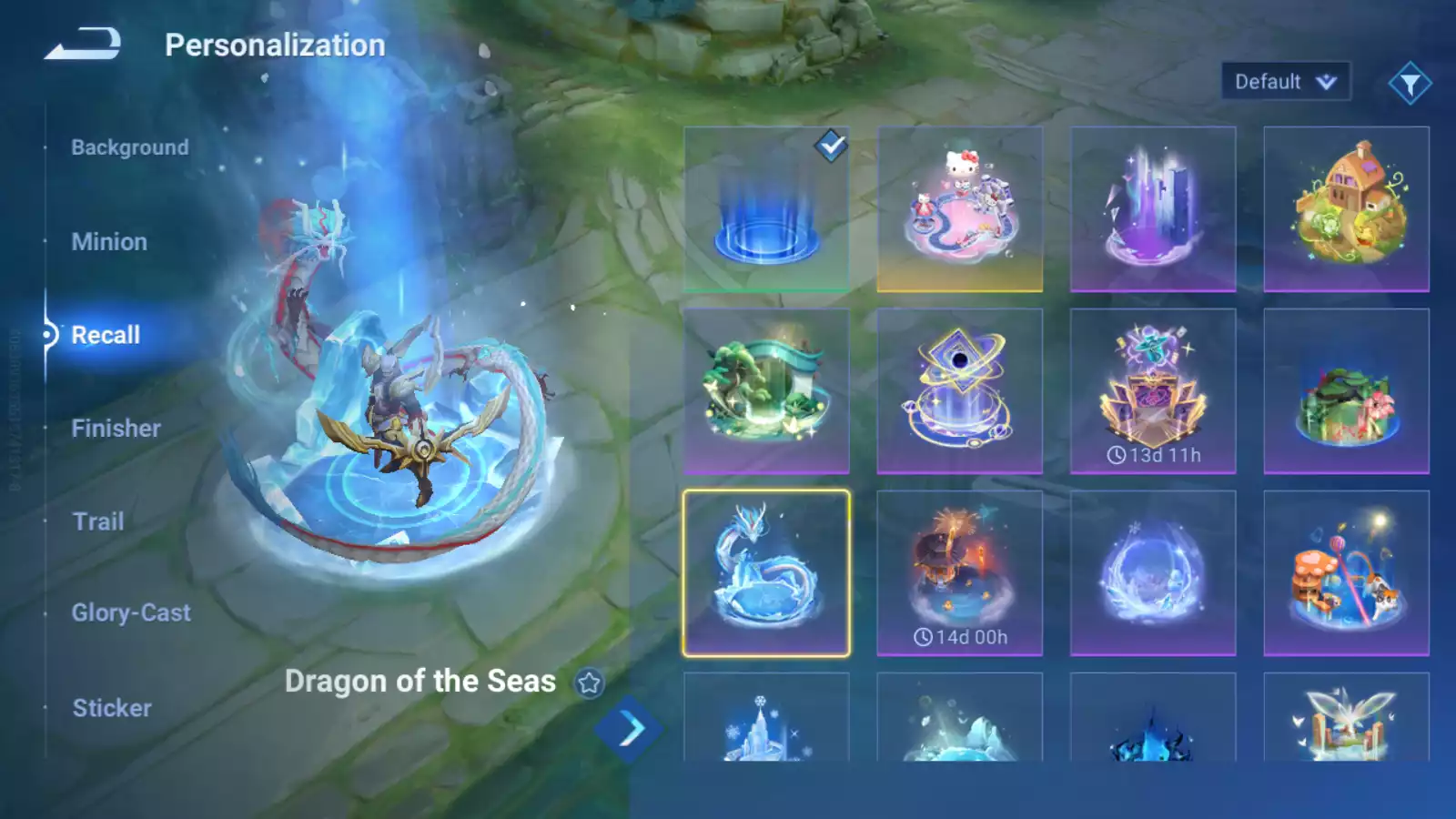
Task: Switch to the Background tab
Action: [x=130, y=147]
